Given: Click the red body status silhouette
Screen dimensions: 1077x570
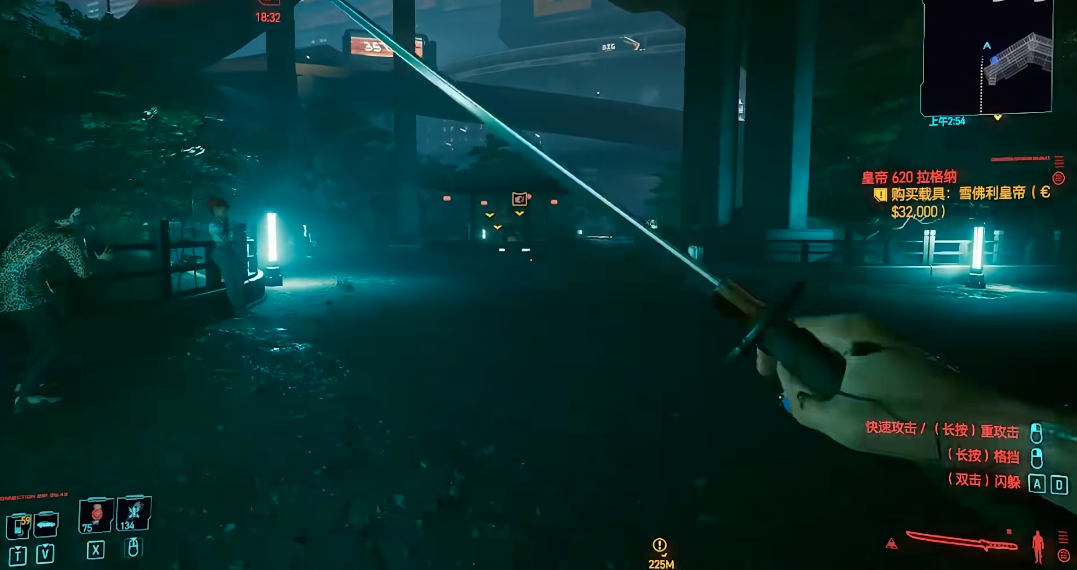Looking at the screenshot, I should [x=1038, y=543].
